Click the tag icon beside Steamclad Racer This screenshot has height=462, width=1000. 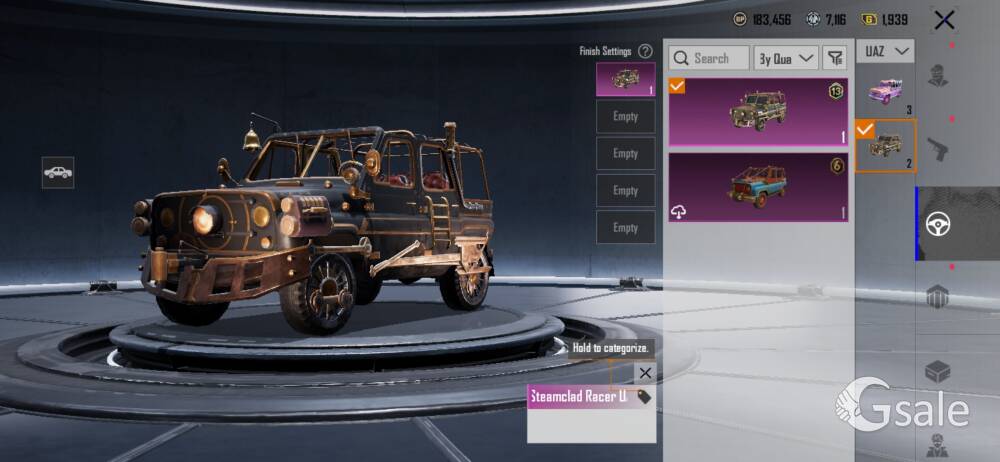643,397
